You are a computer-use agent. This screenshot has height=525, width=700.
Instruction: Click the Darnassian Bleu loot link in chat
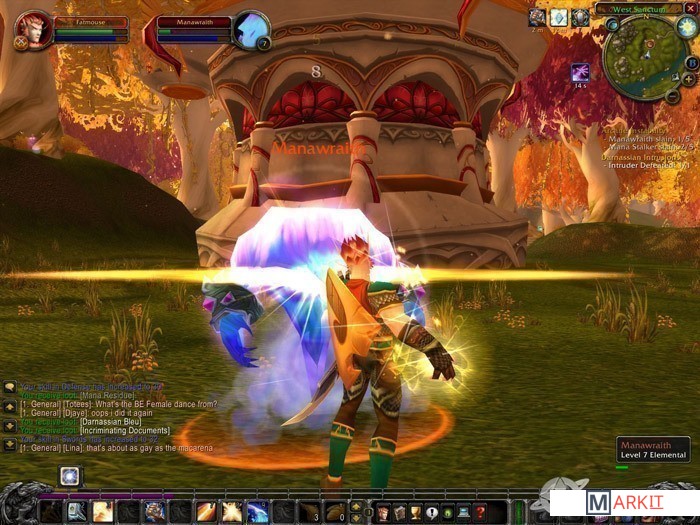point(111,423)
